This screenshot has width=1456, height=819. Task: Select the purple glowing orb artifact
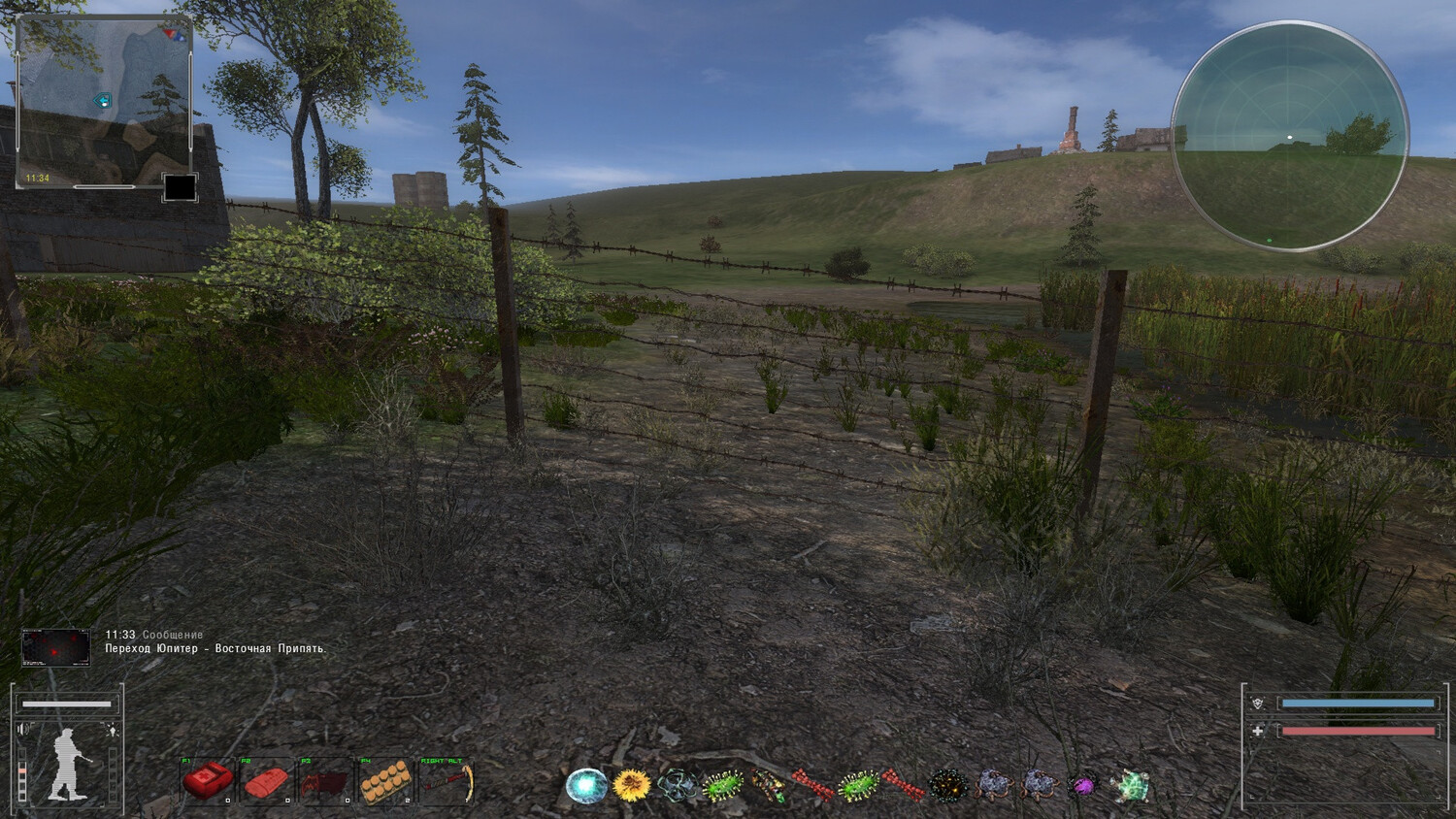1082,785
